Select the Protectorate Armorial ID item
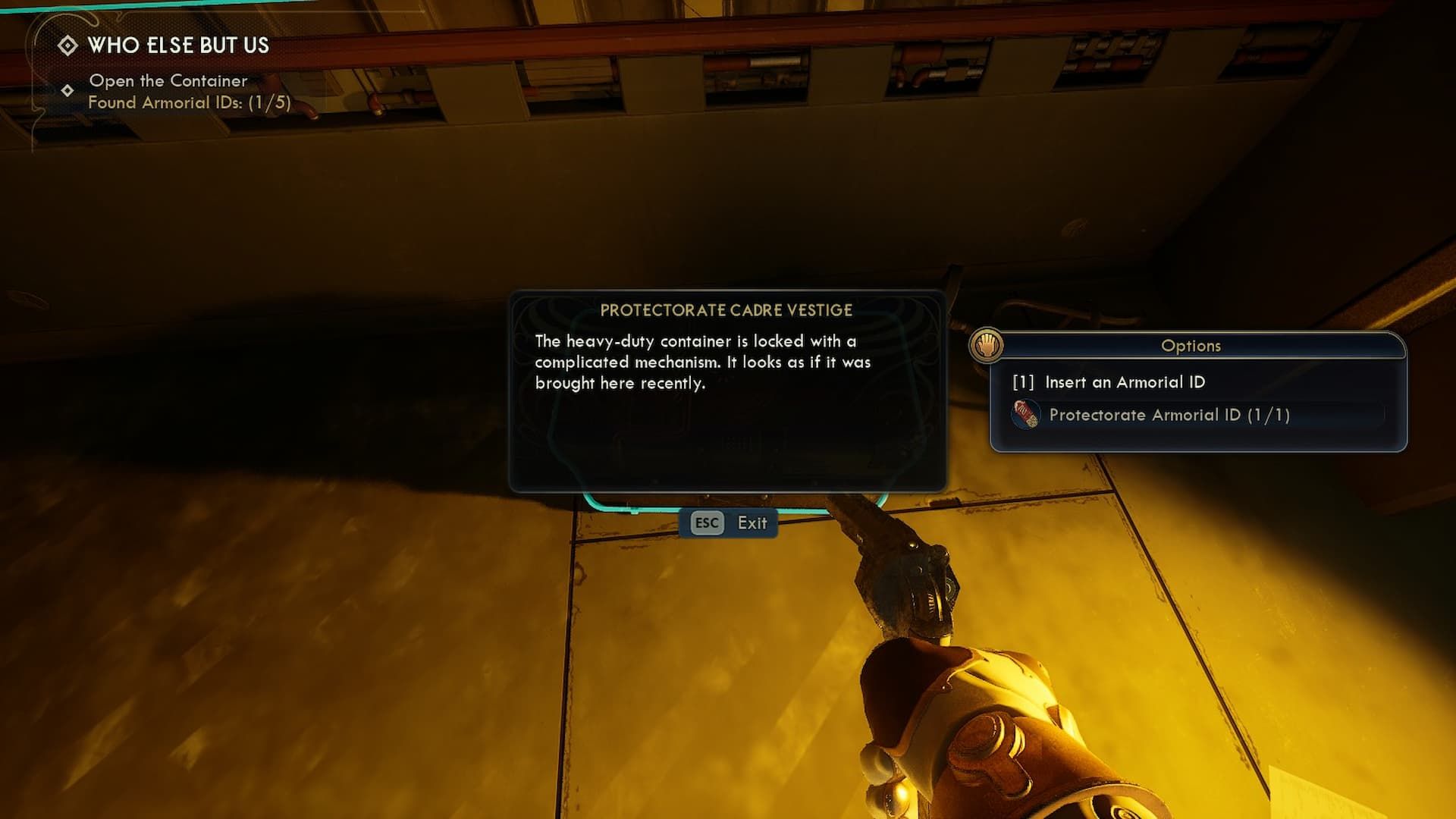This screenshot has height=819, width=1456. [1168, 415]
